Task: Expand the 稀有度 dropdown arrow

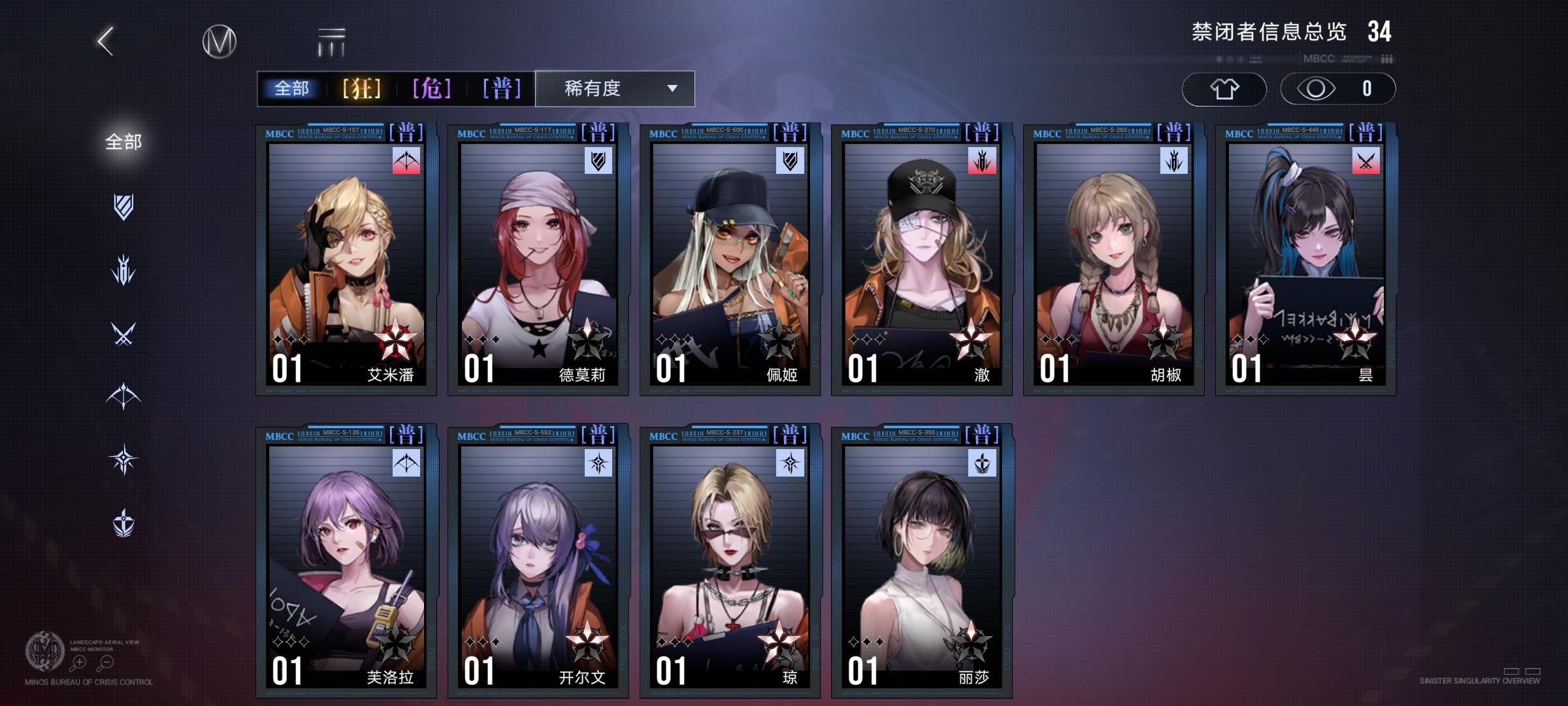Action: point(673,89)
